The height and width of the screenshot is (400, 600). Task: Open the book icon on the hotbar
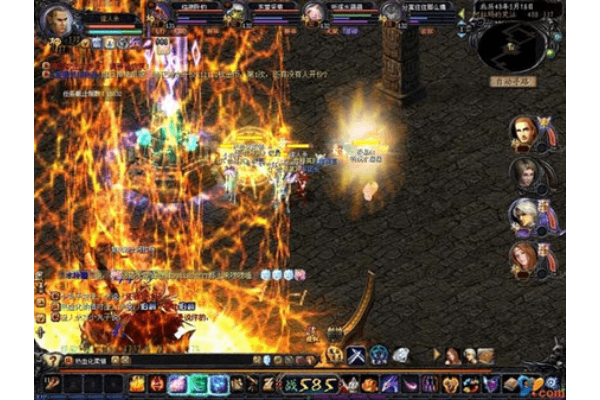511,384
